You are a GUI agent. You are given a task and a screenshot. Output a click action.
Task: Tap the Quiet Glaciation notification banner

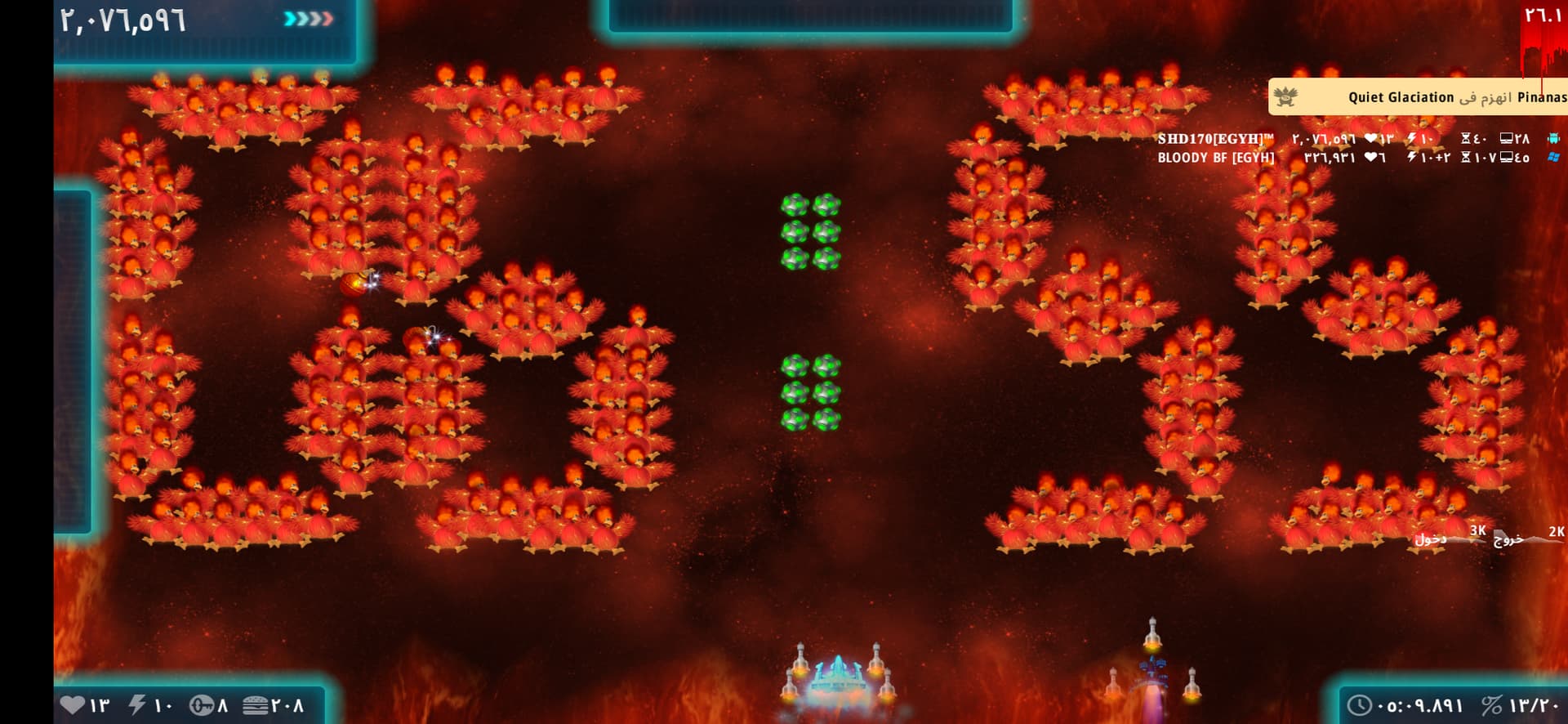1418,97
